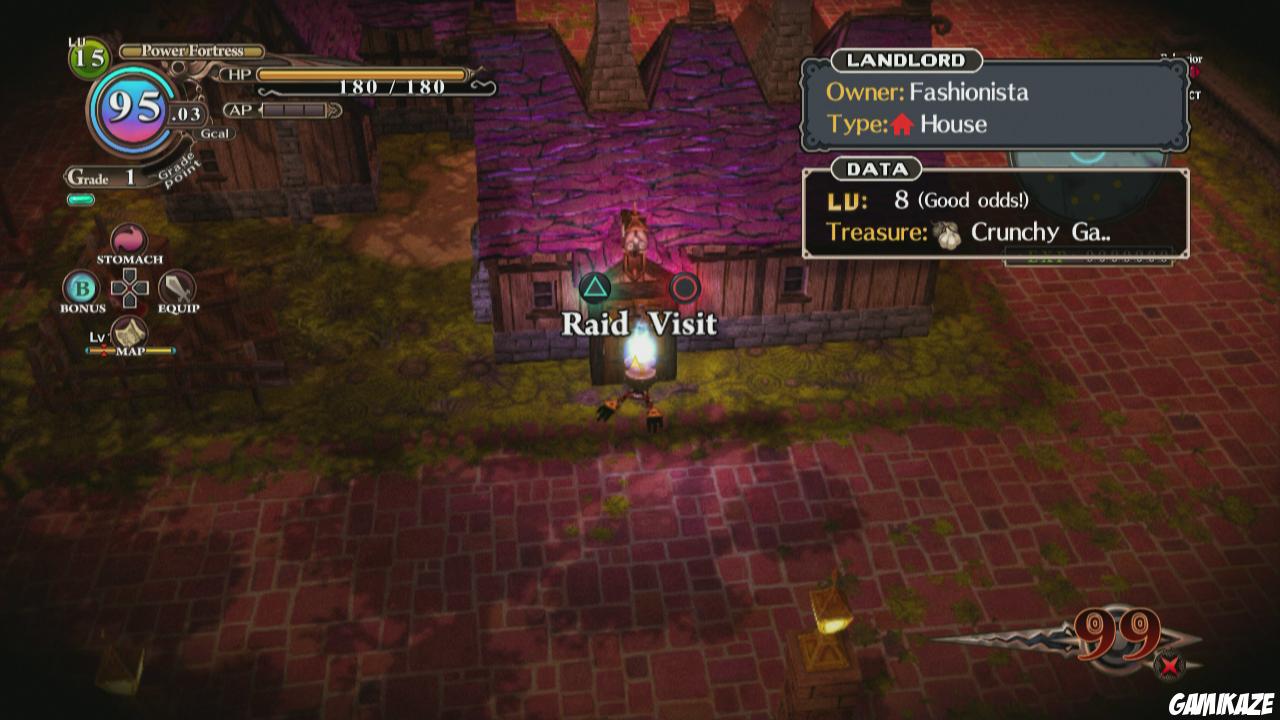Select the garlic Treasure icon
The height and width of the screenshot is (720, 1280).
946,231
